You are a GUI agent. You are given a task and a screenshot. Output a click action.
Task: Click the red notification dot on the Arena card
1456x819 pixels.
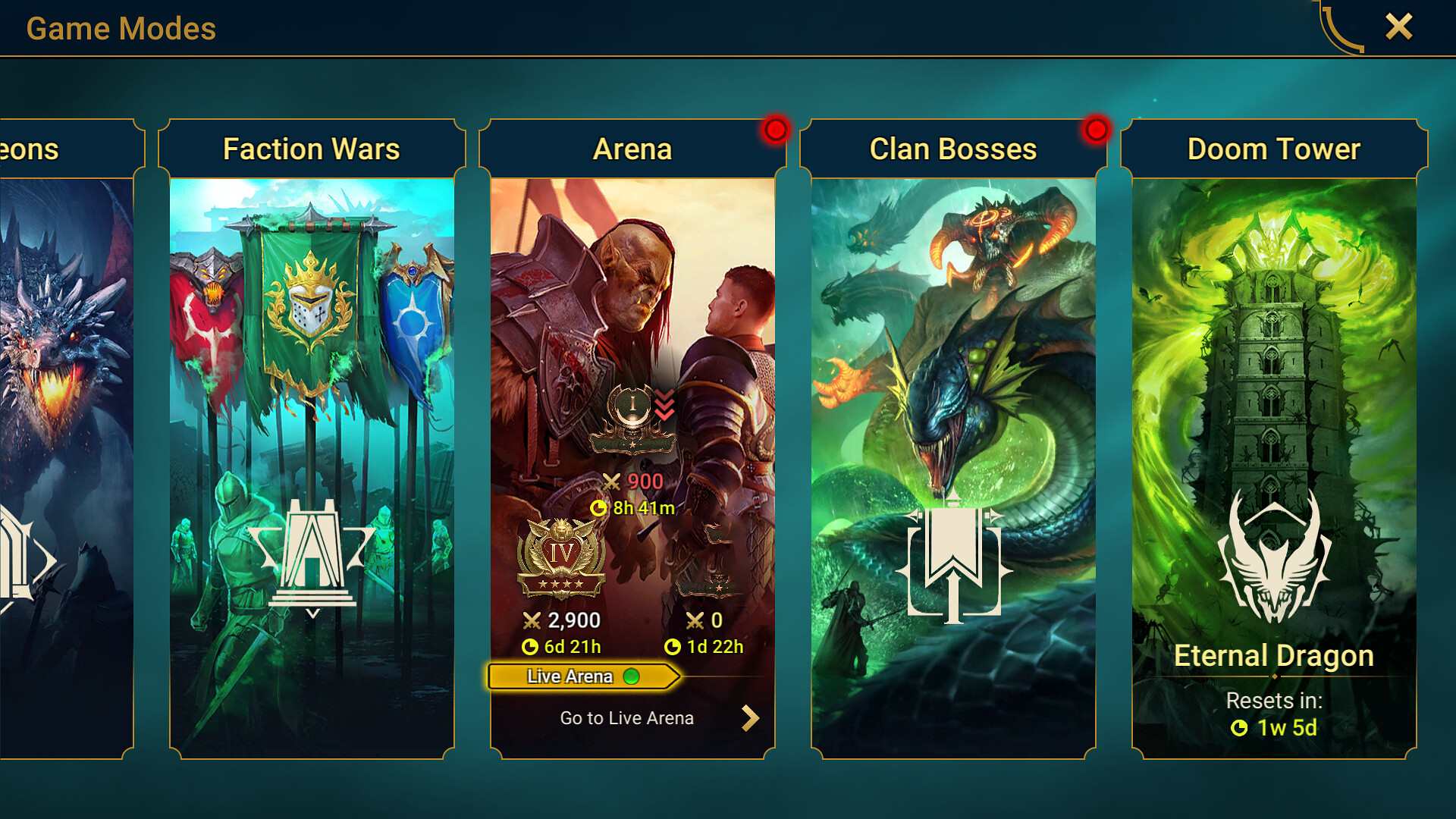point(775,130)
